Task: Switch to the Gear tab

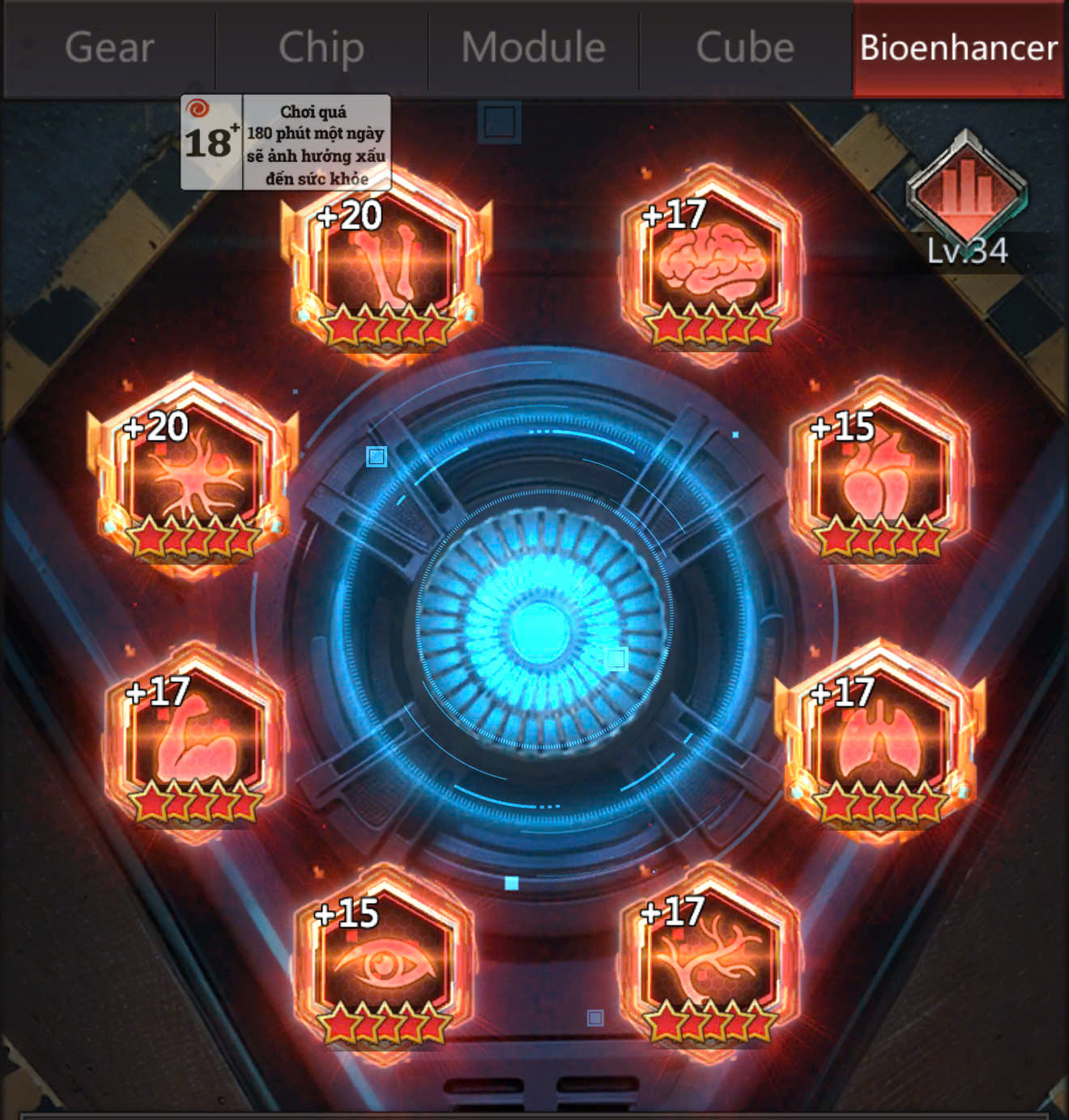Action: [x=109, y=46]
